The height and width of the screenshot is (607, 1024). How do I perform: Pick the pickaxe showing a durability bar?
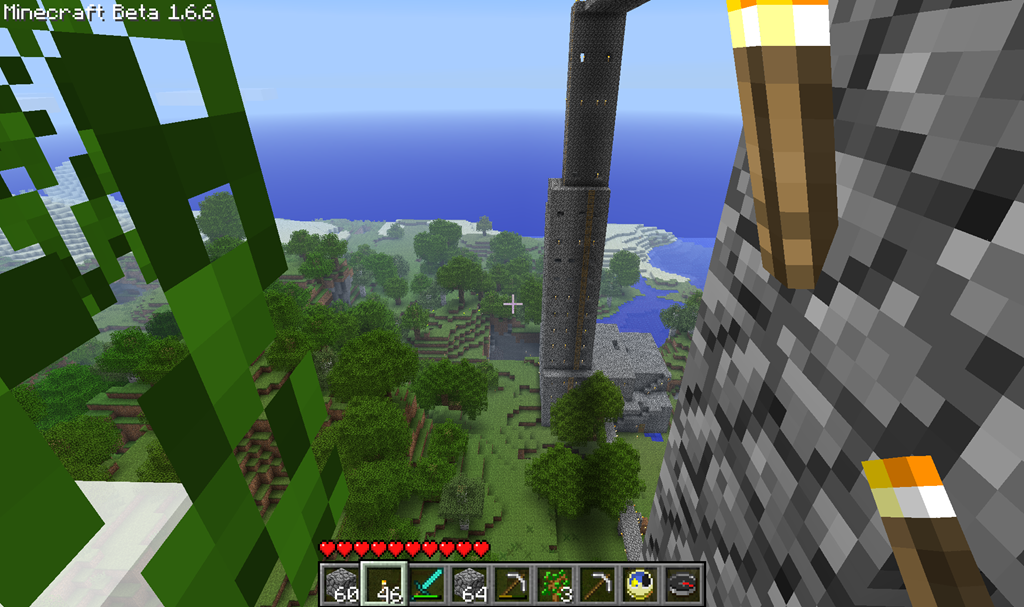(x=512, y=582)
